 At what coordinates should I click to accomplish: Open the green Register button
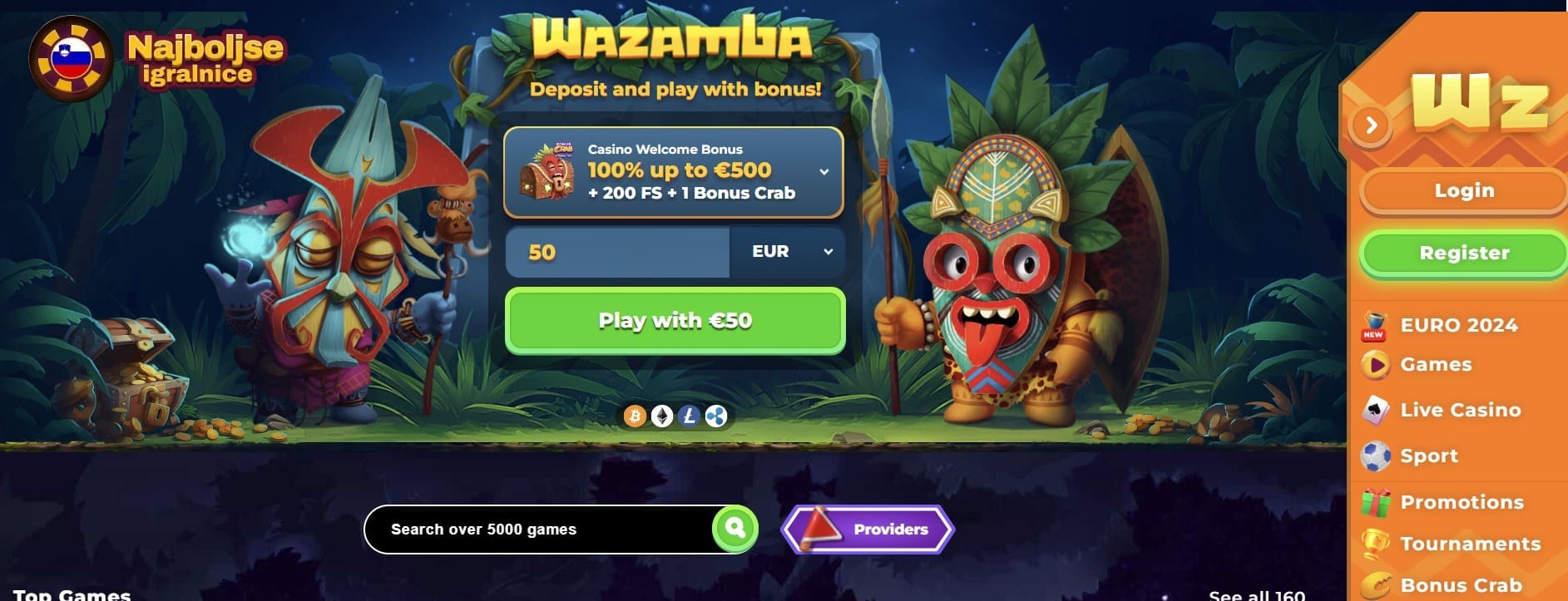[x=1463, y=253]
